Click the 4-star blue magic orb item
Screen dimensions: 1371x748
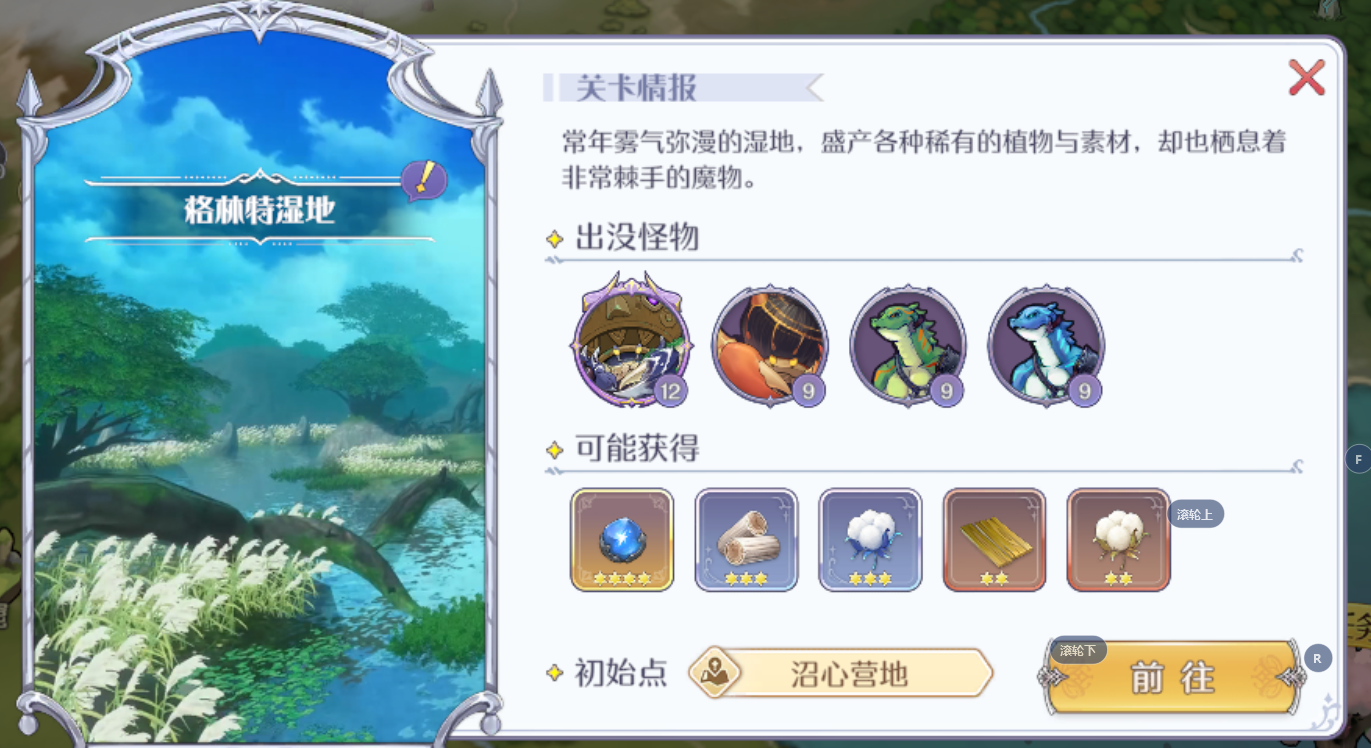622,540
